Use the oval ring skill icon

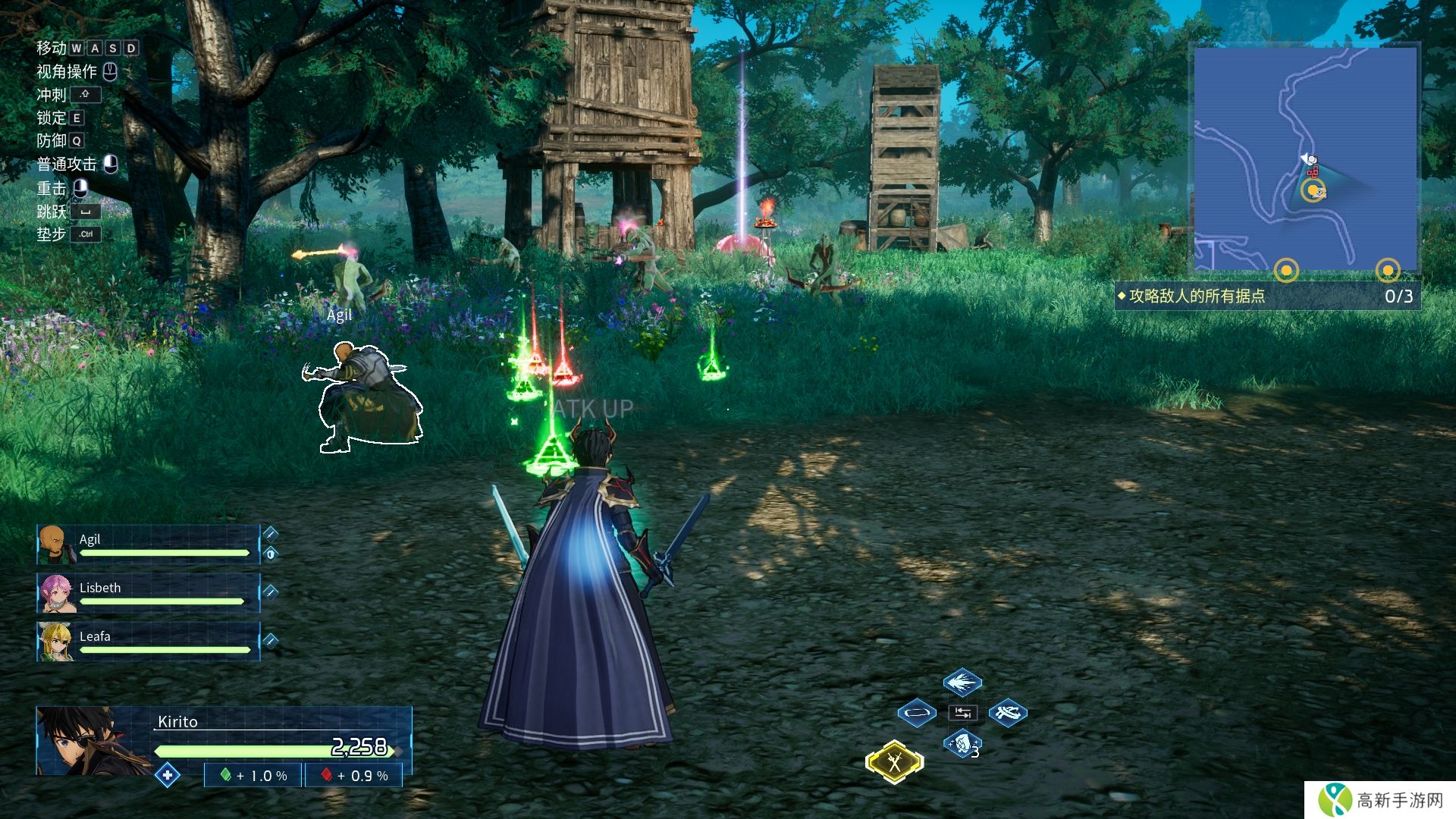coord(916,713)
